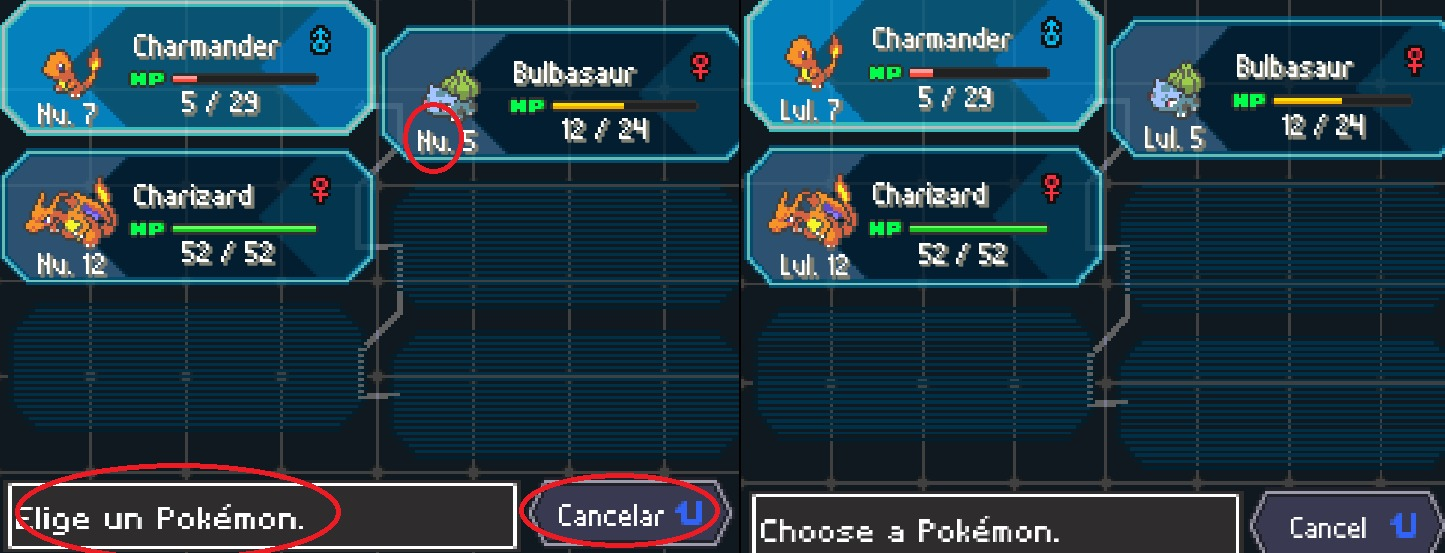Click the English Cancel button
Viewport: 1445px width, 553px height.
(x=1345, y=526)
